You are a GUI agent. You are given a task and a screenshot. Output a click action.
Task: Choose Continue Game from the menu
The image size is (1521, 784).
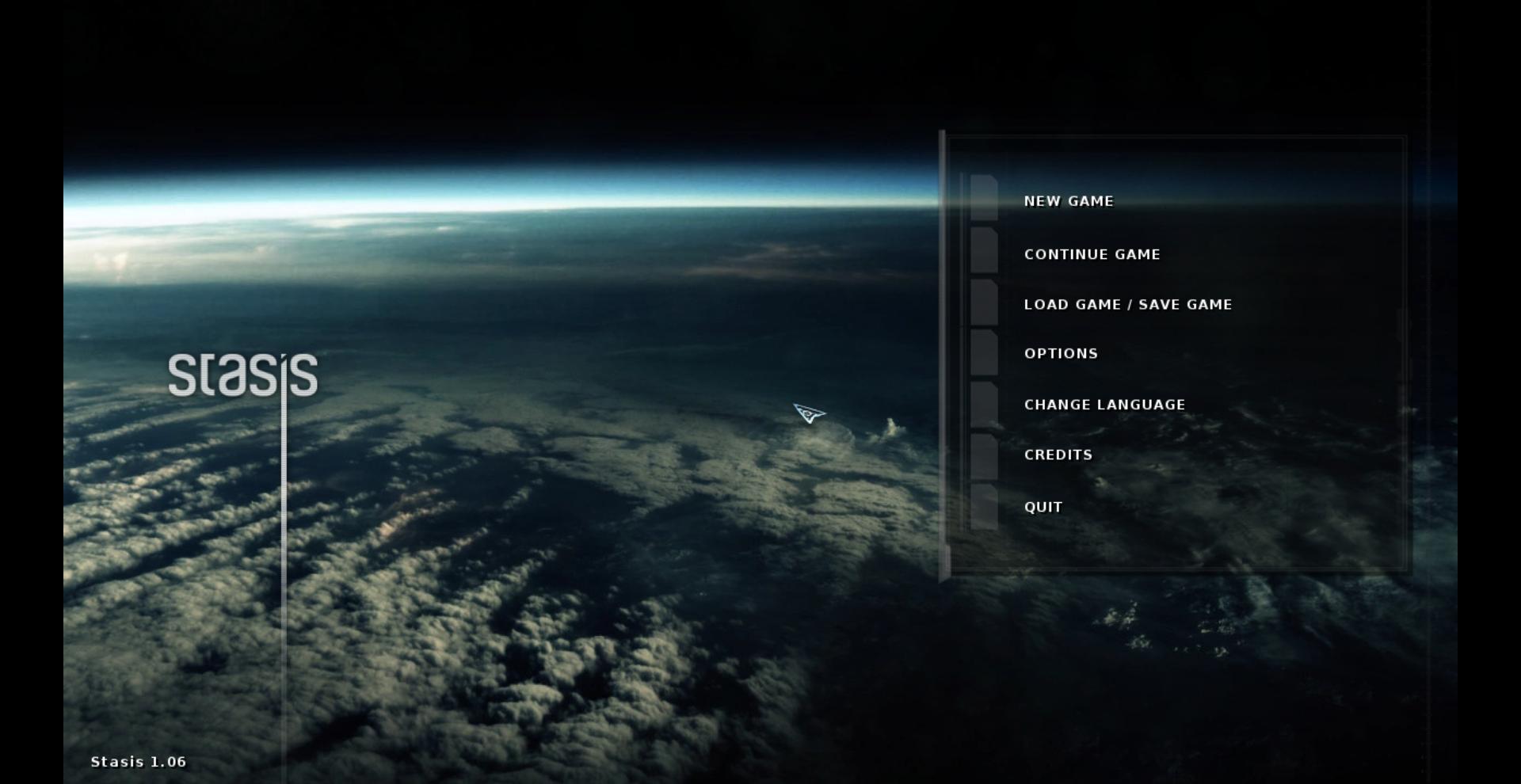(1092, 254)
